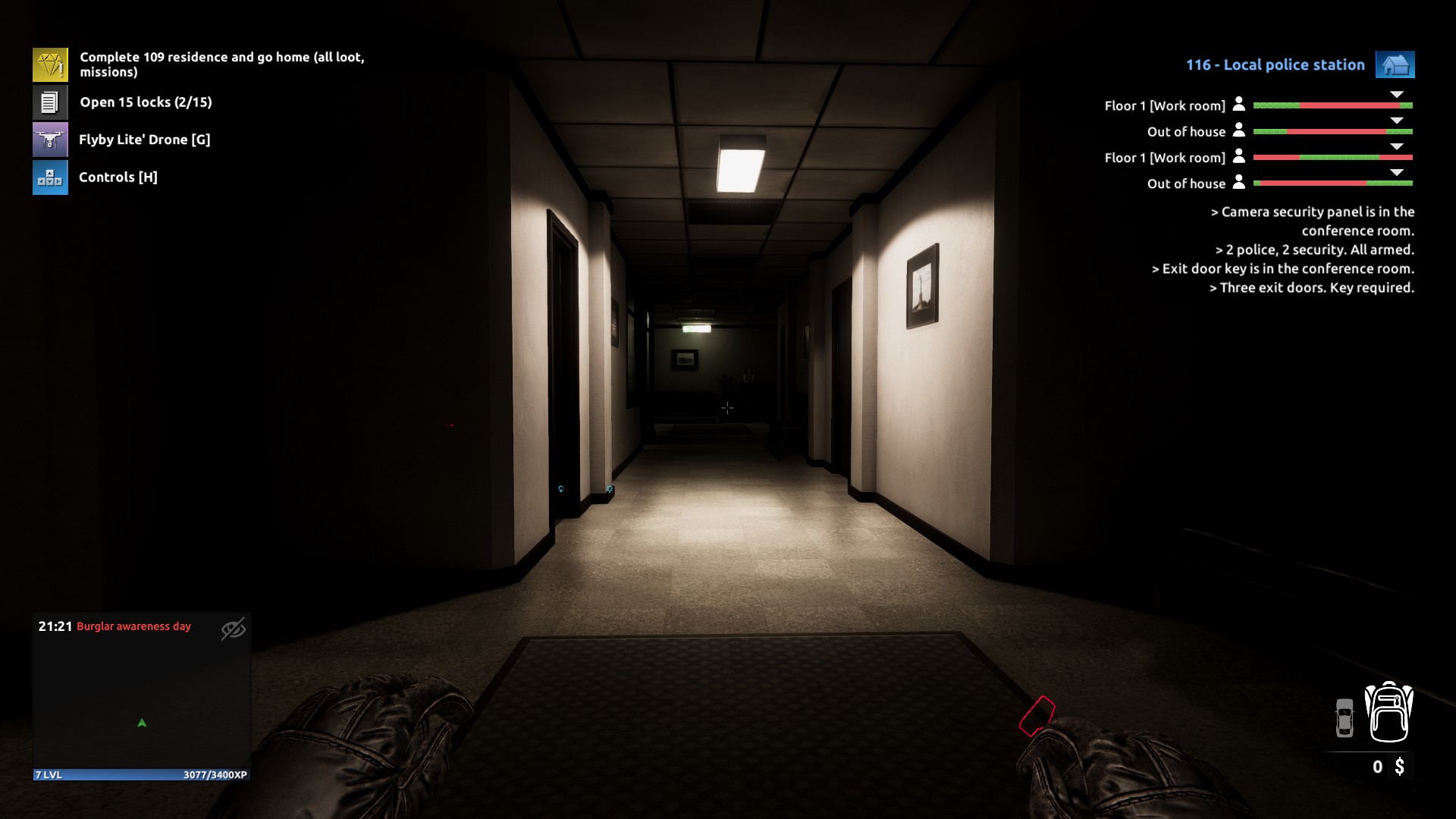
Task: Click the green player arrow on the minimap
Action: (x=141, y=722)
